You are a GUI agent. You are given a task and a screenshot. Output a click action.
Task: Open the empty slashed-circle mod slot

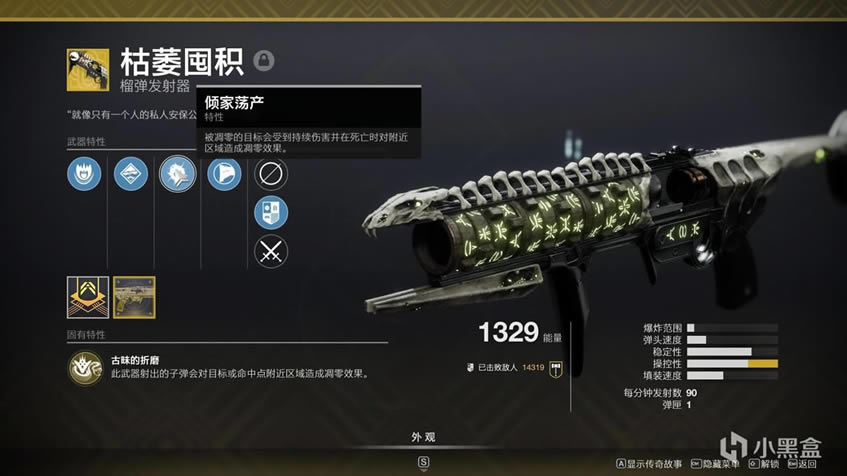271,174
